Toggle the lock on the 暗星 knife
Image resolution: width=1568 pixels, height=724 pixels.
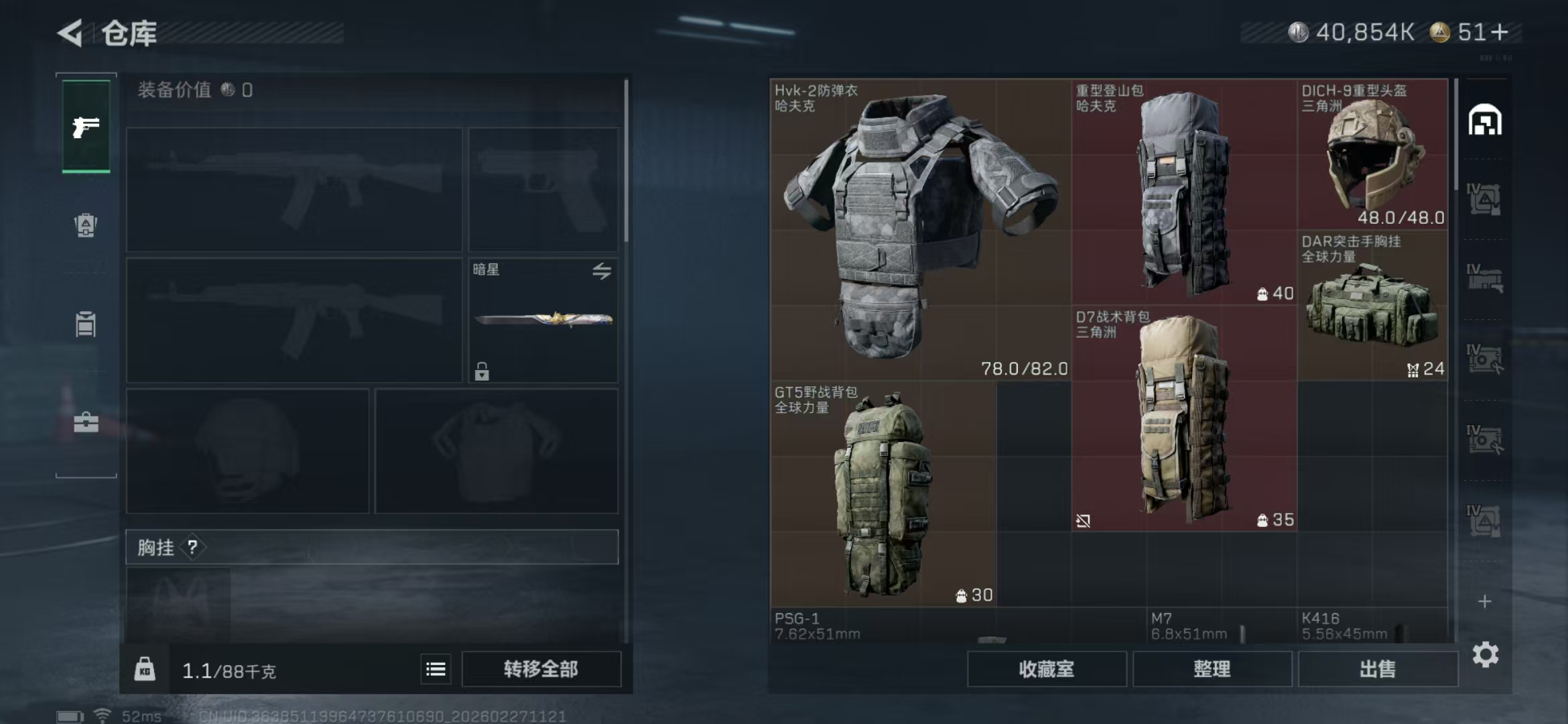(482, 371)
